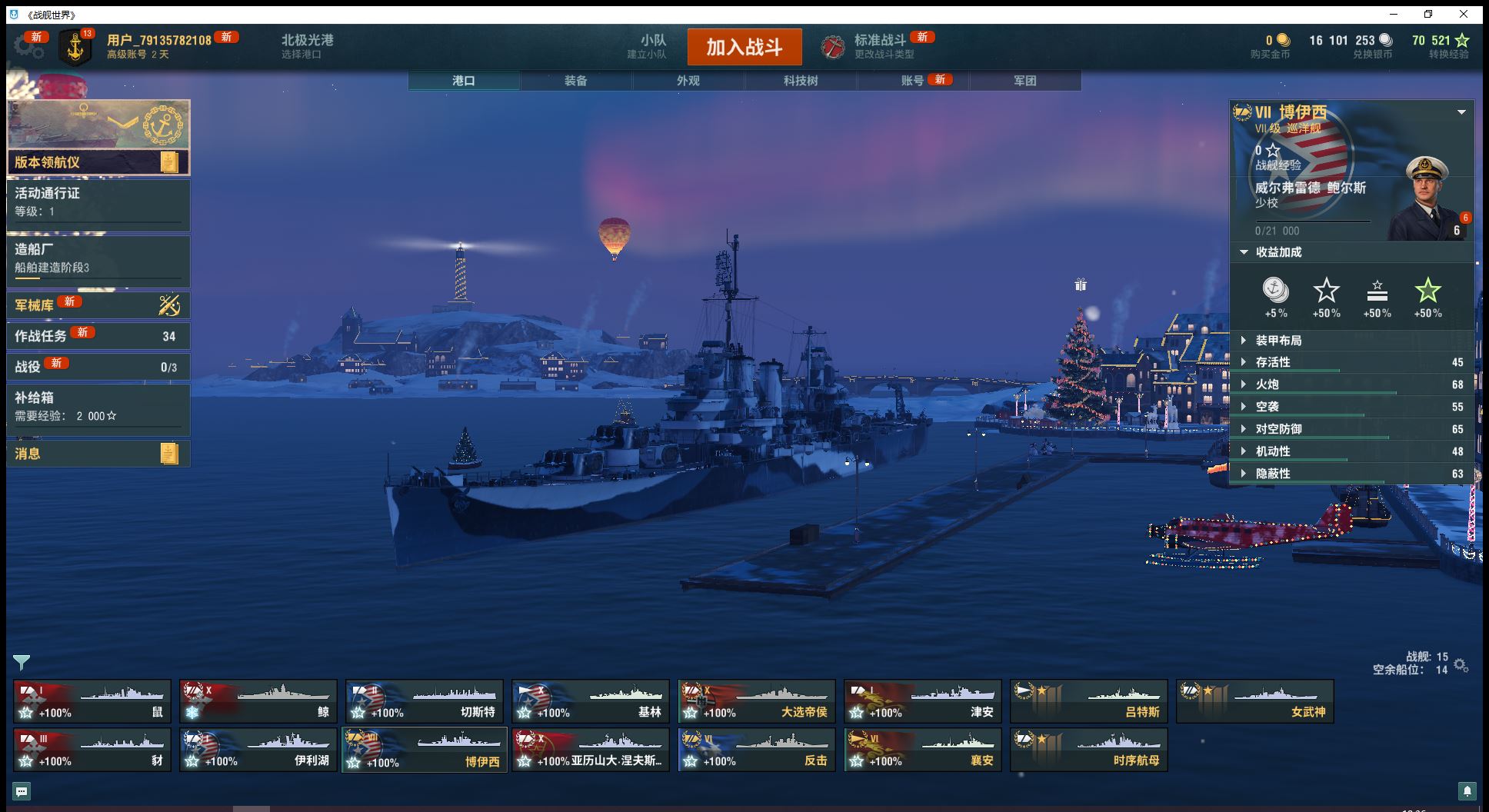Toggle the ship carousel filter funnel

pos(22,661)
